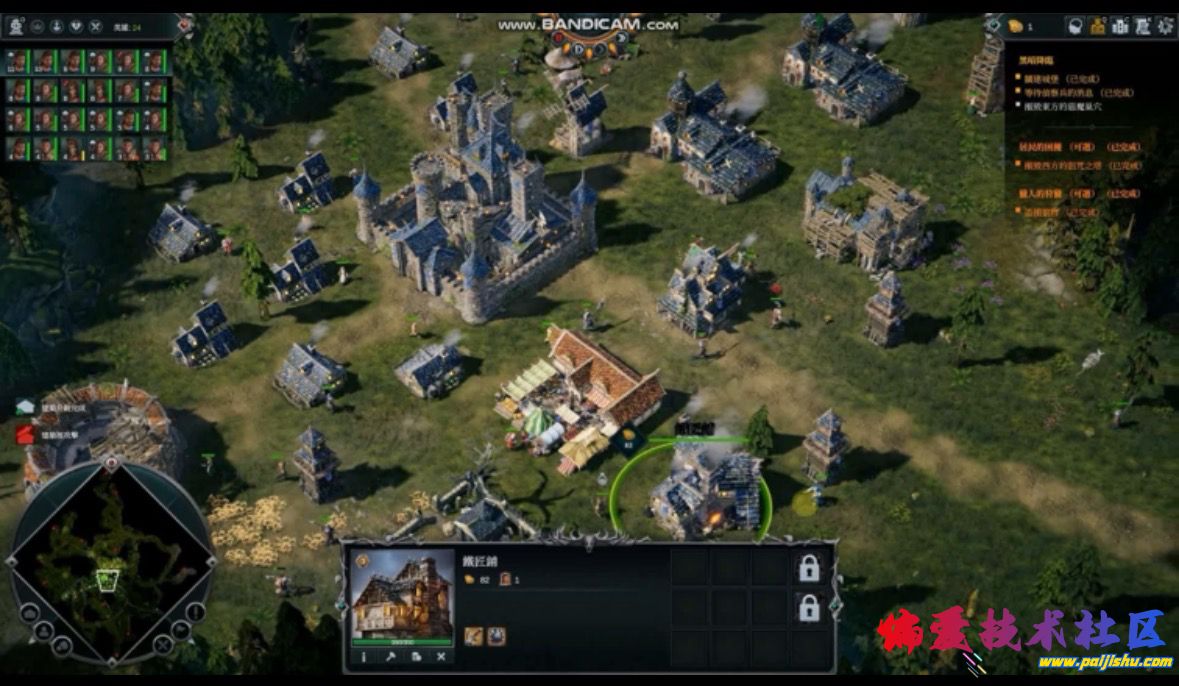Click the lower padlock locked slot
The height and width of the screenshot is (686, 1179).
point(808,607)
